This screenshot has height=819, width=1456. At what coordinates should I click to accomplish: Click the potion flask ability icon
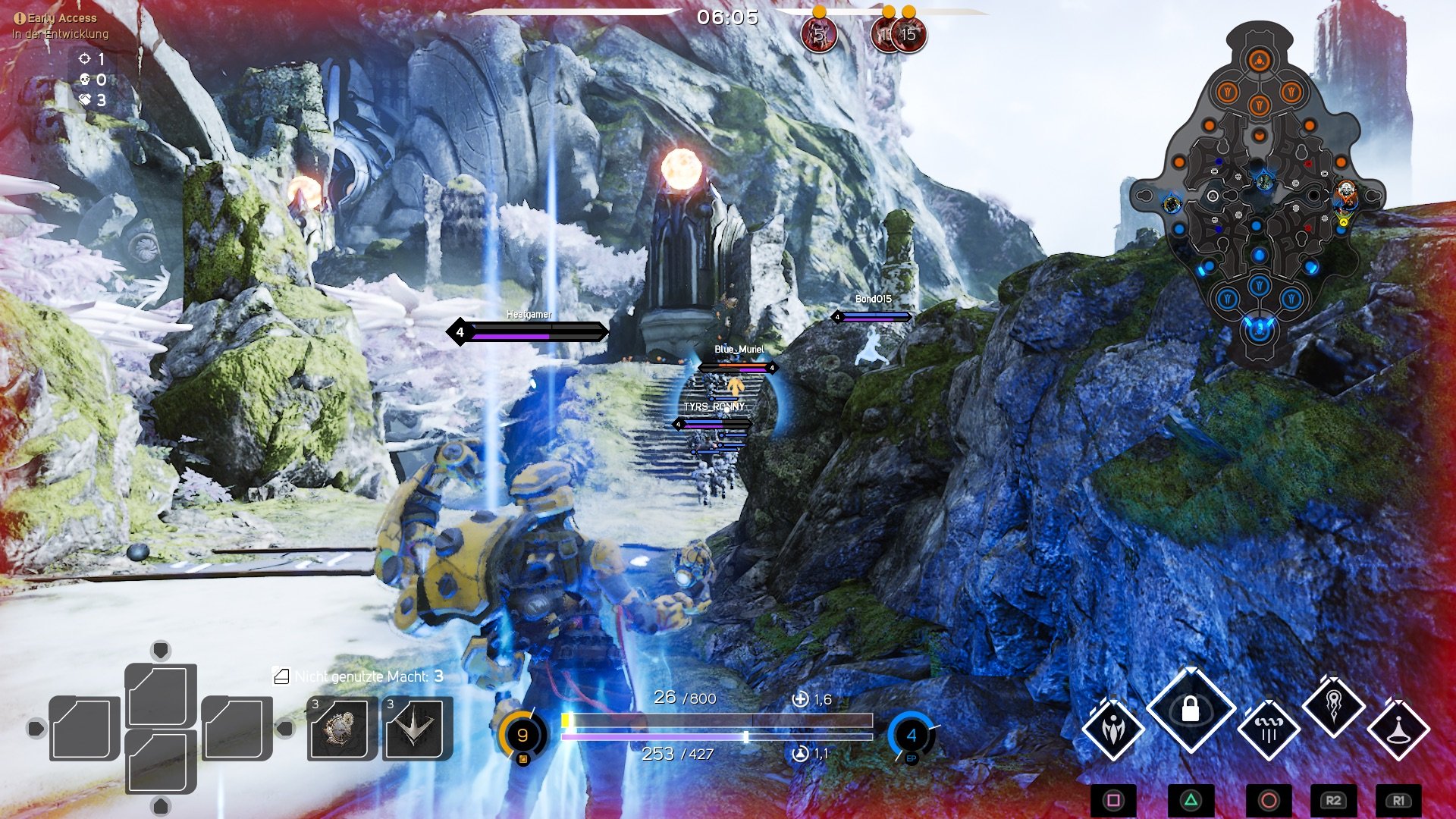tap(1399, 732)
